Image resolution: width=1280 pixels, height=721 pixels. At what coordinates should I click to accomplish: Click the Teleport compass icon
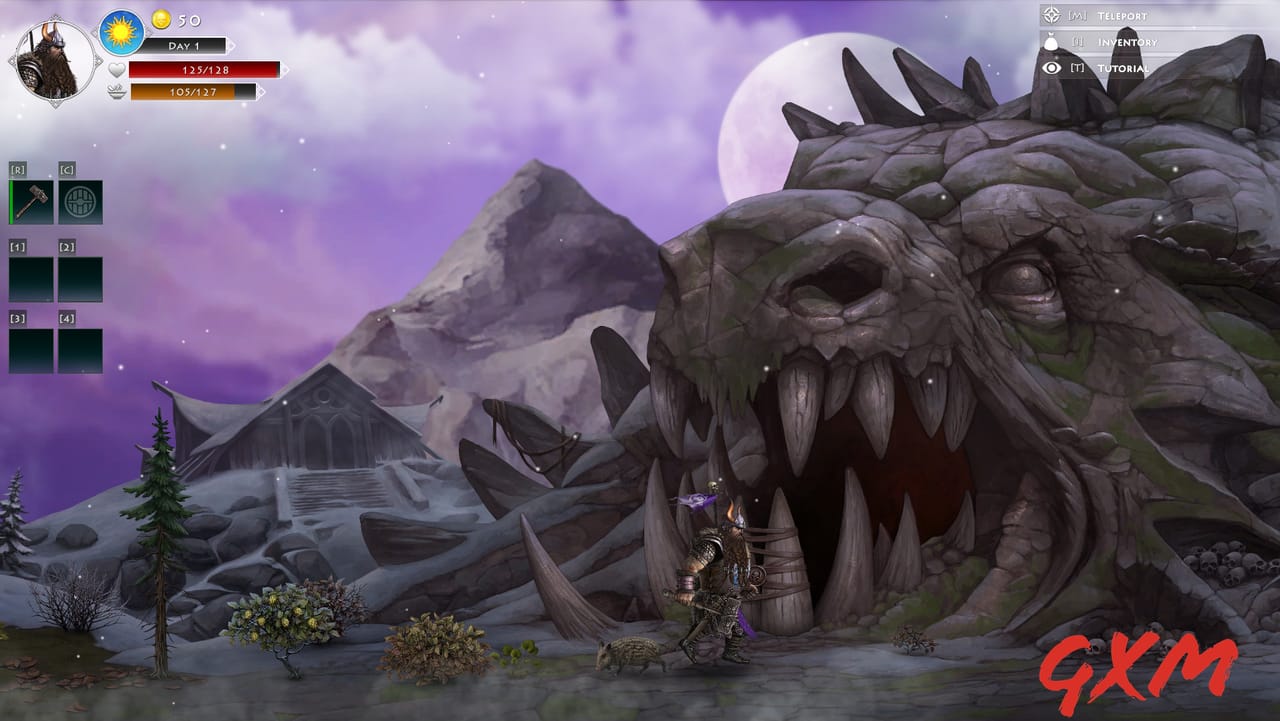[x=1049, y=17]
